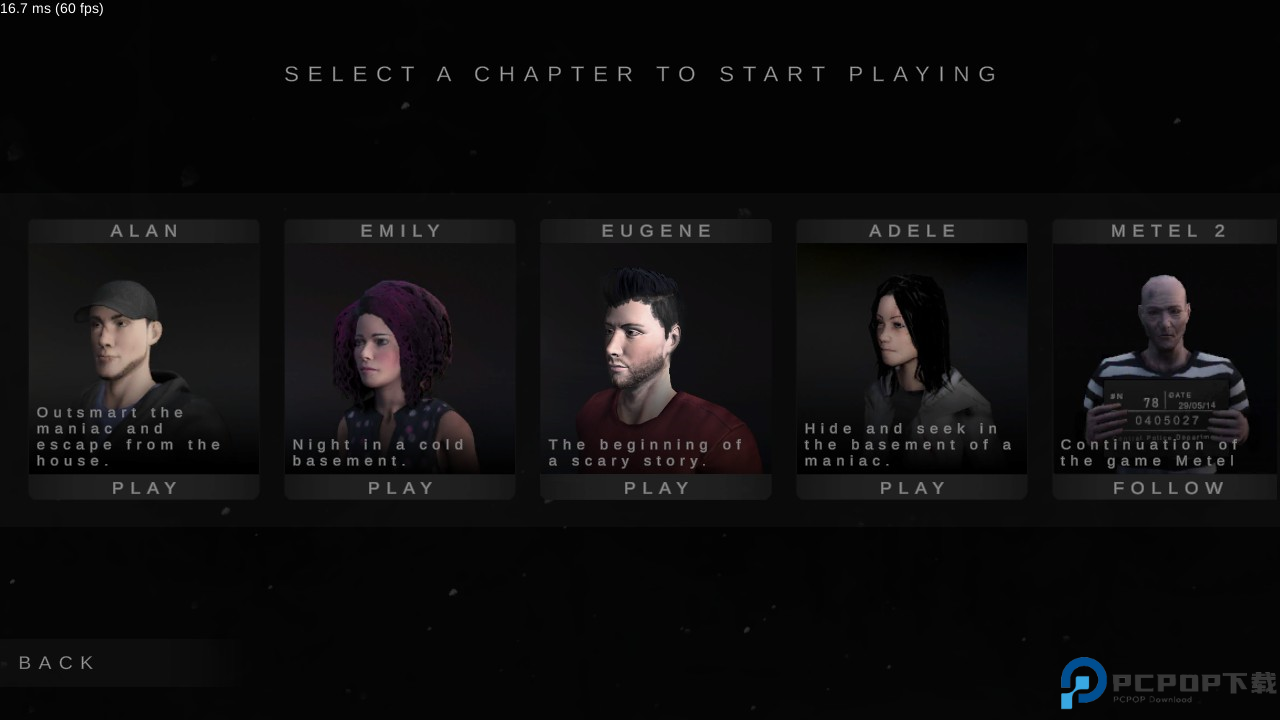Play Alan's chapter

pyautogui.click(x=145, y=488)
